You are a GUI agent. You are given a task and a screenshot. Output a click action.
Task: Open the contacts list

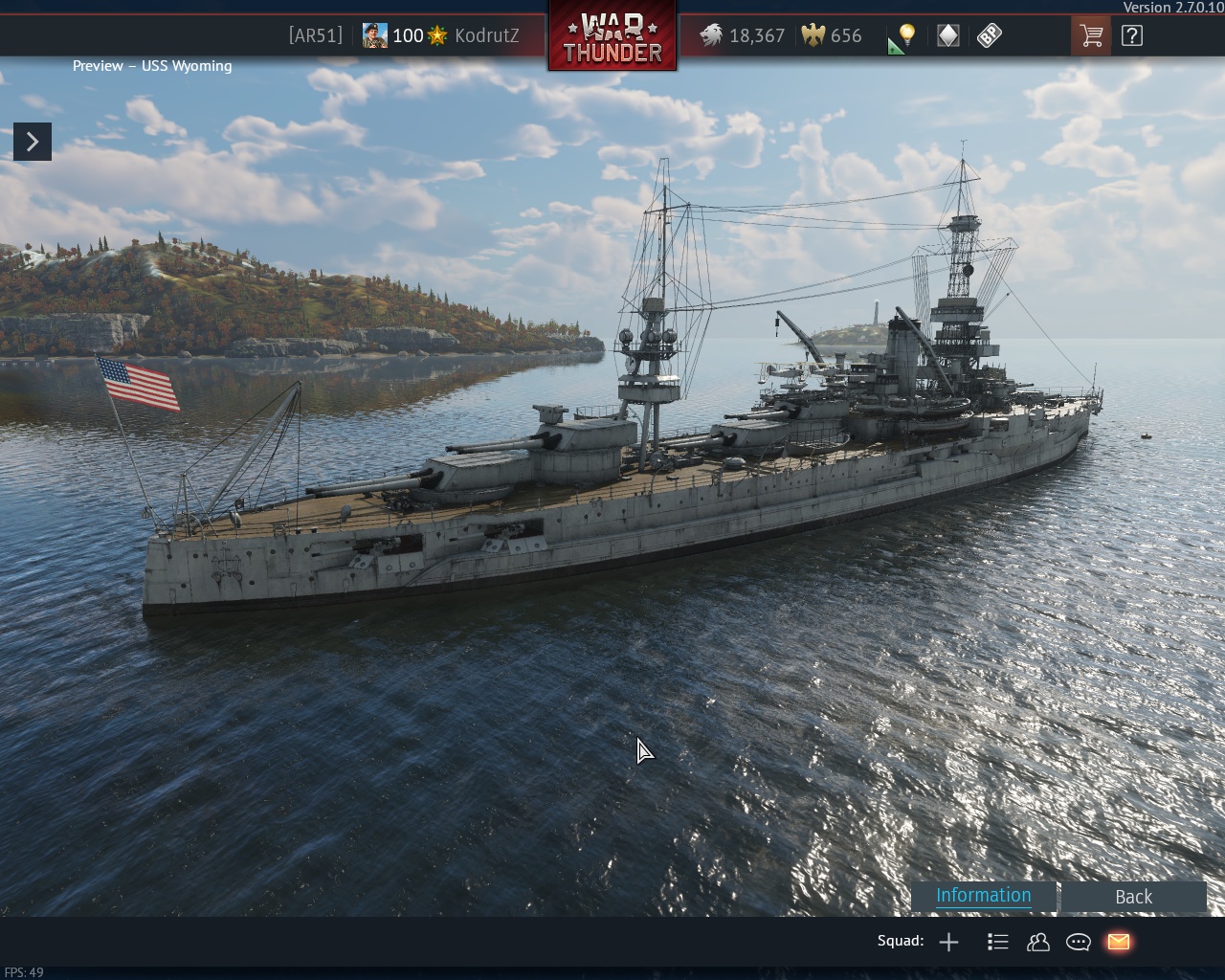point(1038,943)
